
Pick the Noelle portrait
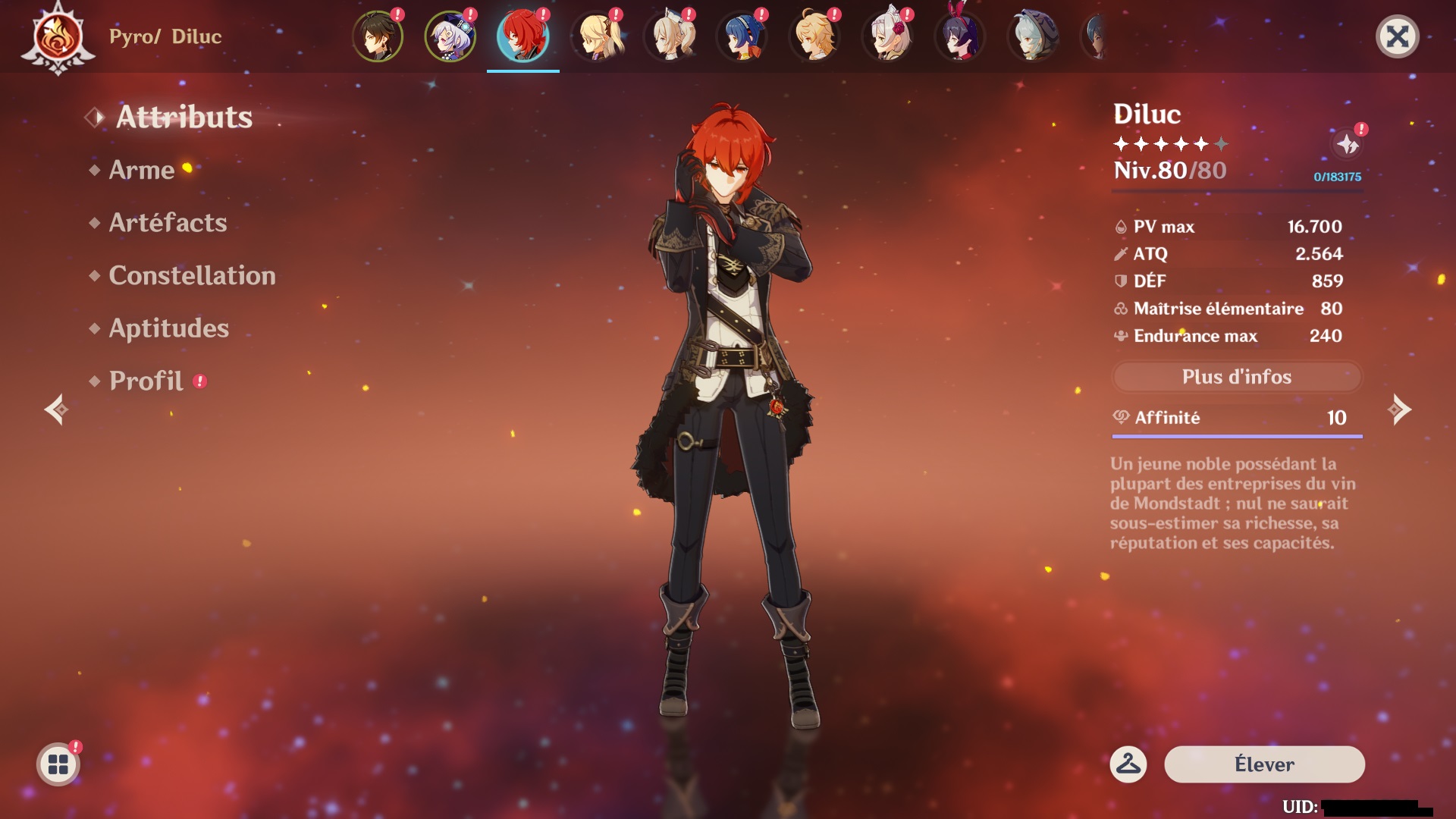[887, 36]
